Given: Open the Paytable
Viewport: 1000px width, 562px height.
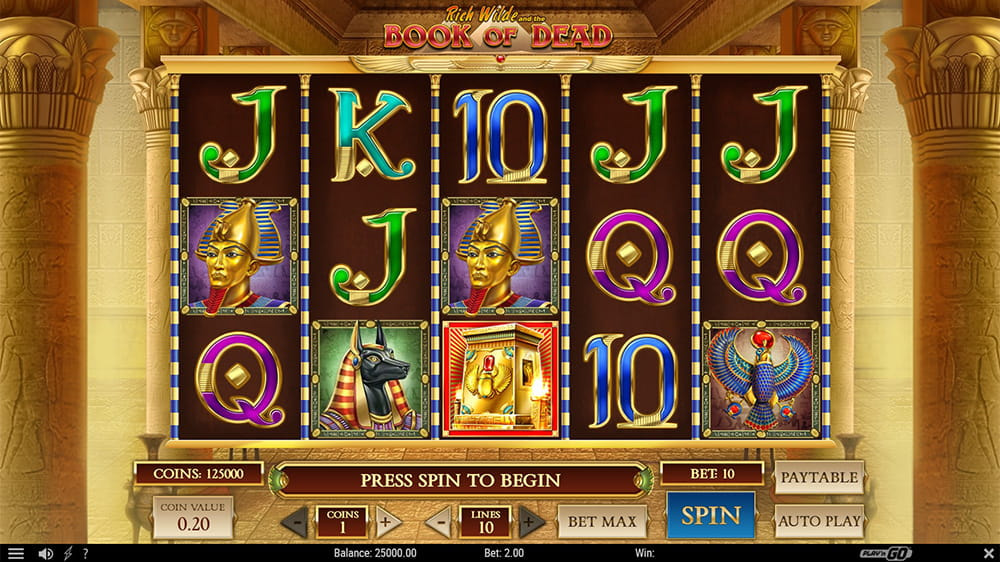Looking at the screenshot, I should click(818, 478).
